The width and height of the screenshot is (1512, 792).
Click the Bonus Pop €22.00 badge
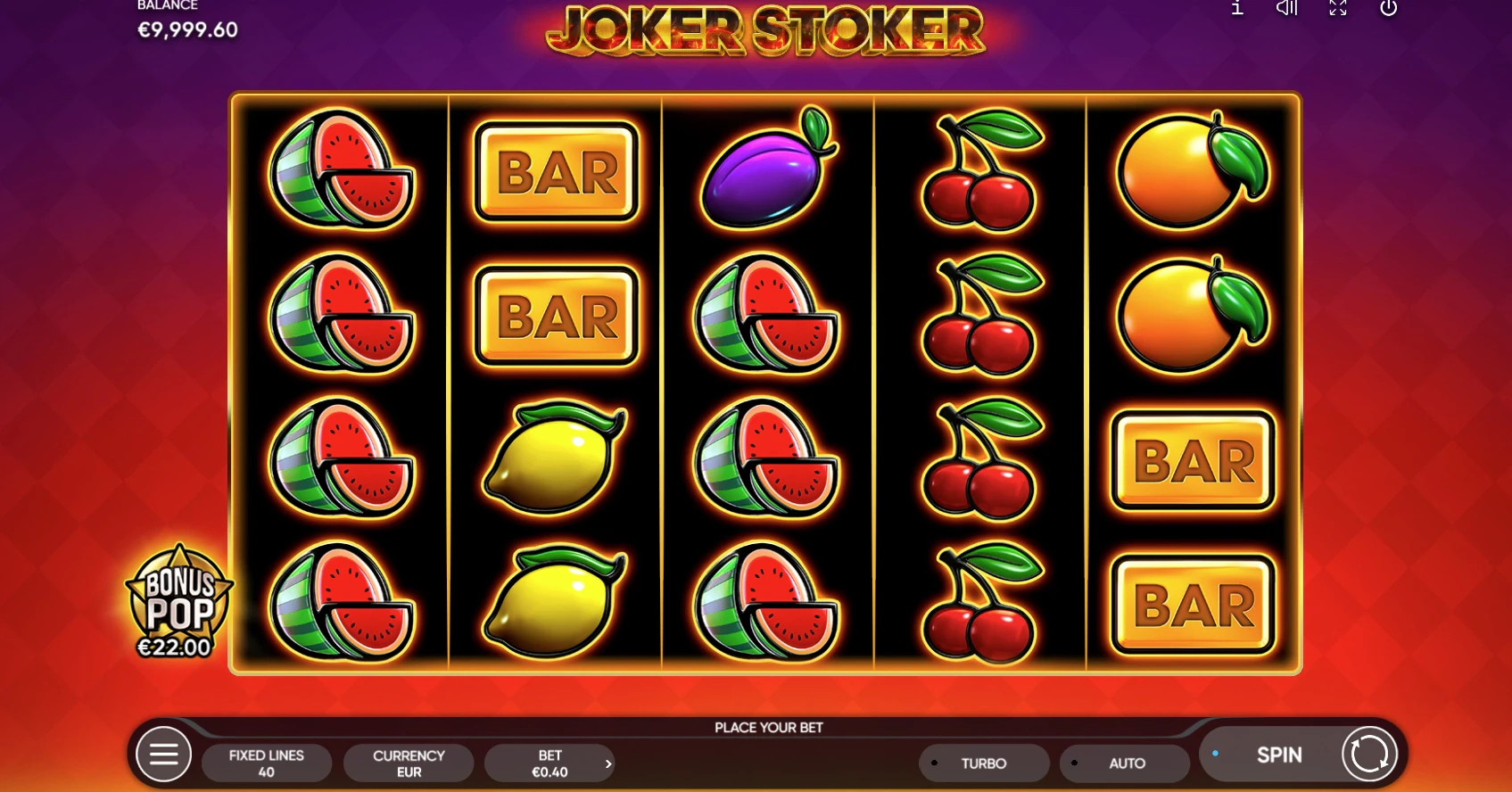coord(178,603)
